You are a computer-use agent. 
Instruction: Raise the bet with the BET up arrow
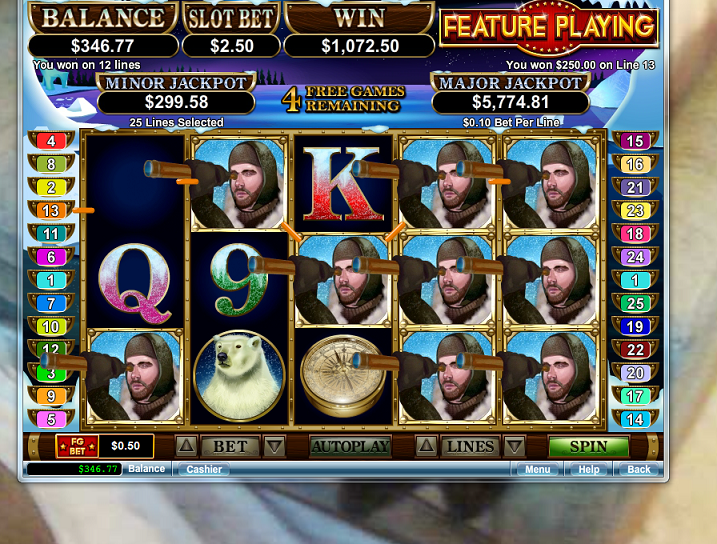click(187, 446)
